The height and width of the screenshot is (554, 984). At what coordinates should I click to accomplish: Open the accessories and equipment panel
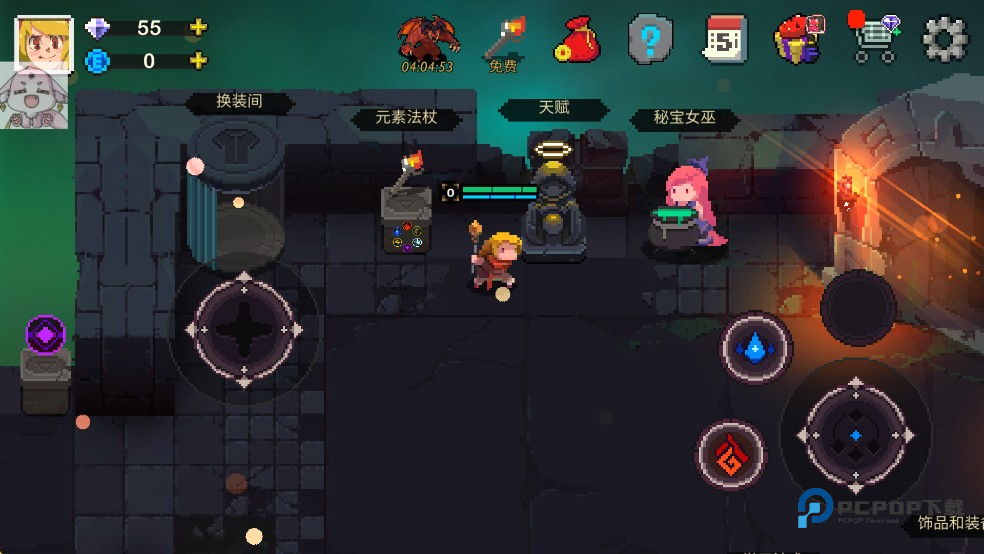pyautogui.click(x=944, y=524)
